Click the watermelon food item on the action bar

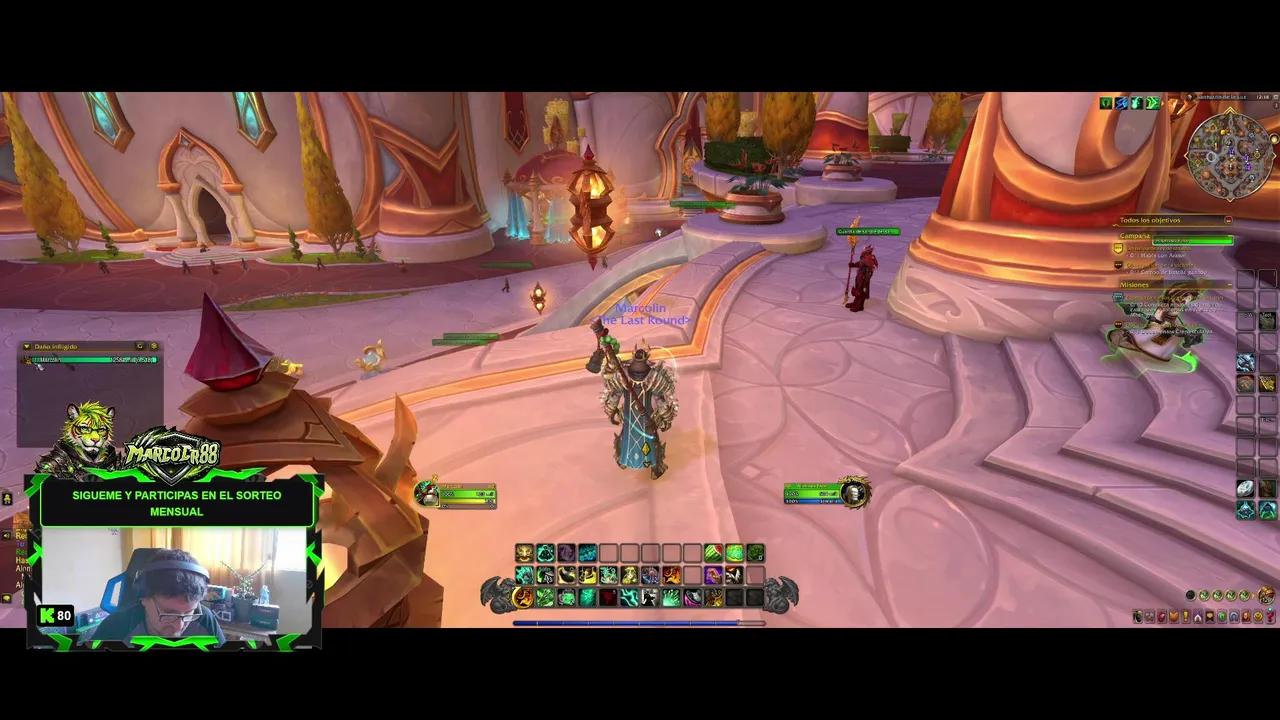(713, 551)
